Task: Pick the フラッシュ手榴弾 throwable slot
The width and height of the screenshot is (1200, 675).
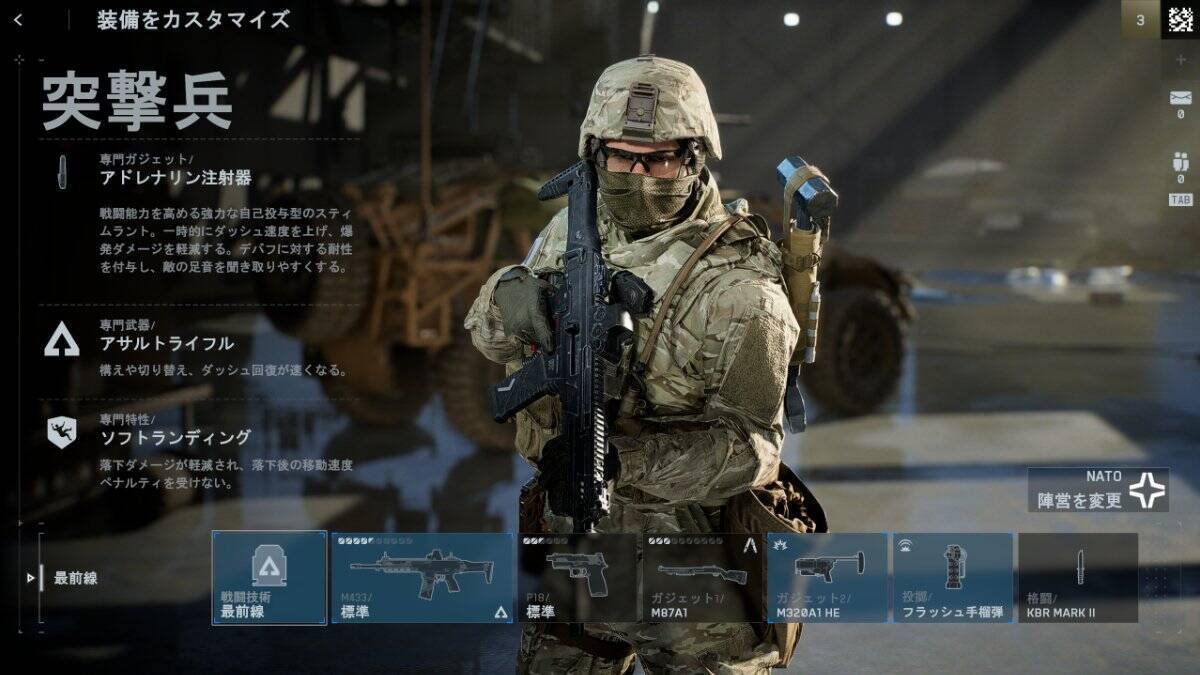Action: pyautogui.click(x=952, y=578)
